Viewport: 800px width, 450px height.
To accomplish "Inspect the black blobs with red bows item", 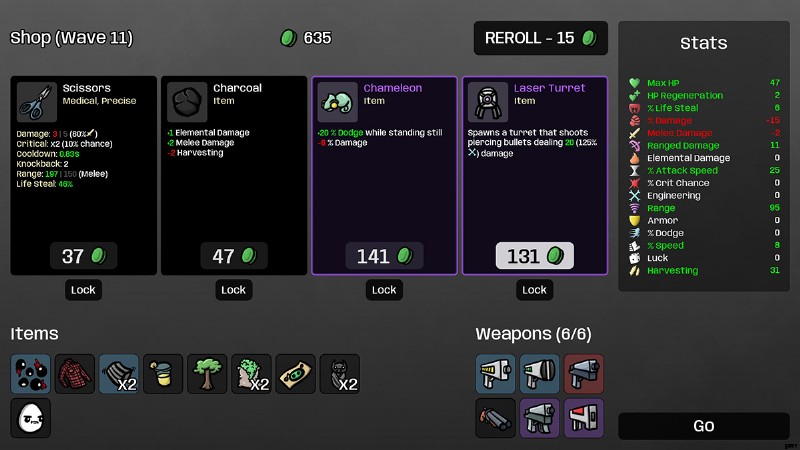I will [31, 373].
